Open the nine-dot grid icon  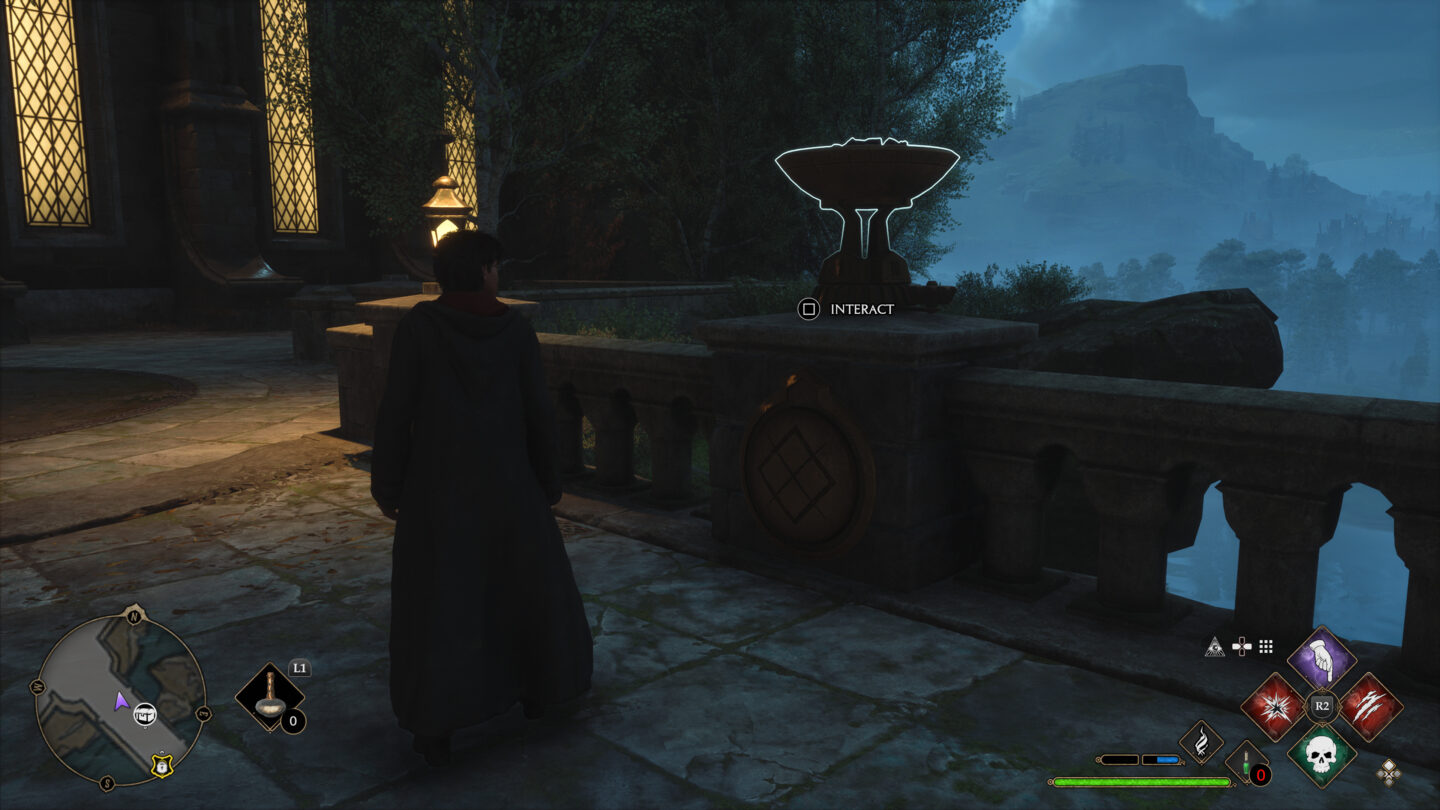tap(1266, 647)
